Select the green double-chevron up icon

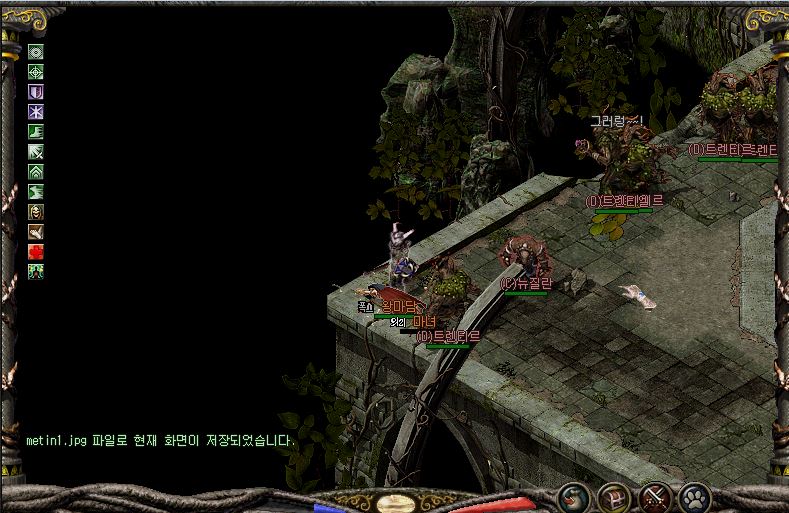pyautogui.click(x=36, y=172)
